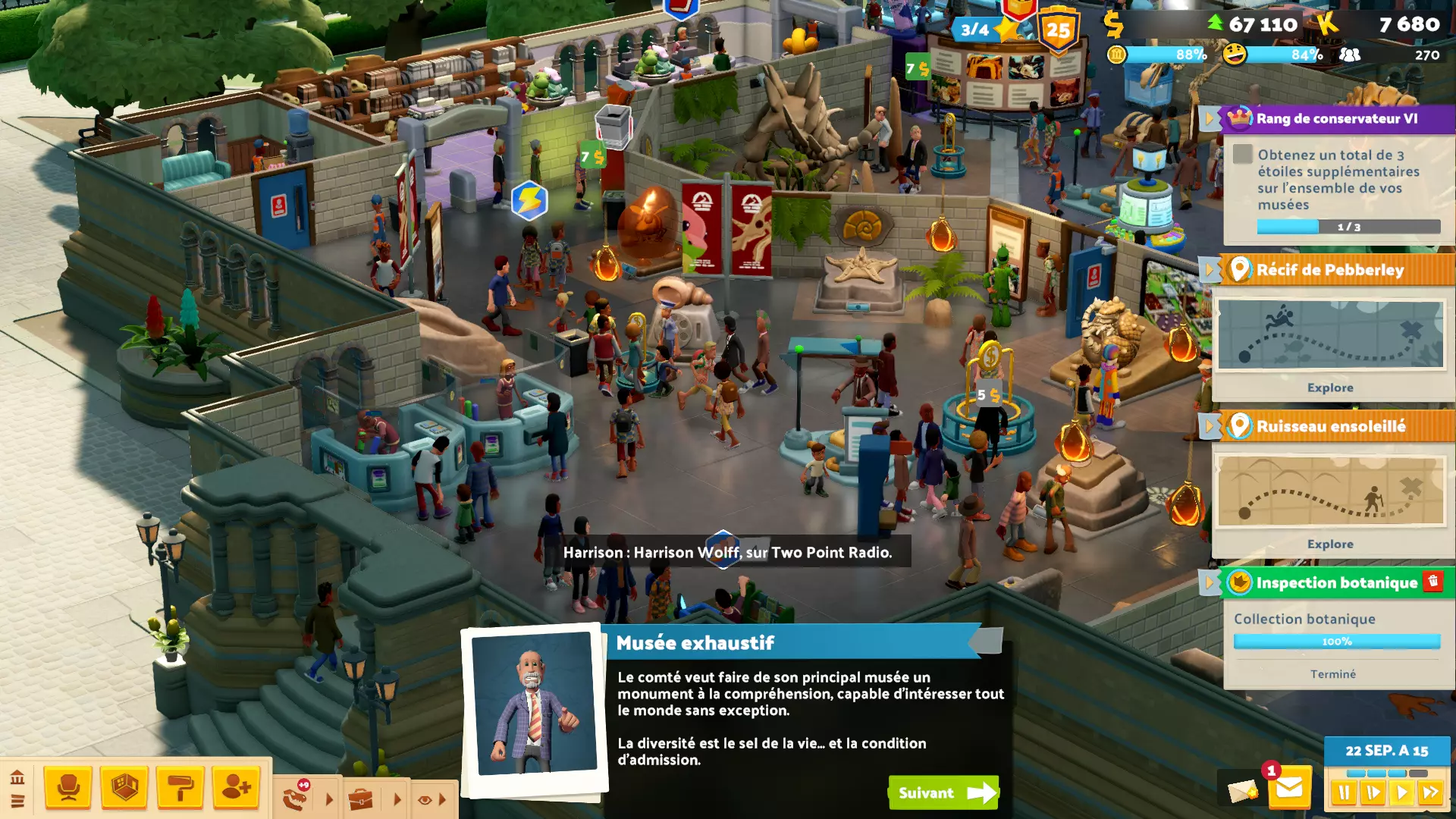Viewport: 1456px width, 819px height.
Task: Open the furniture items build menu
Action: coord(68,788)
